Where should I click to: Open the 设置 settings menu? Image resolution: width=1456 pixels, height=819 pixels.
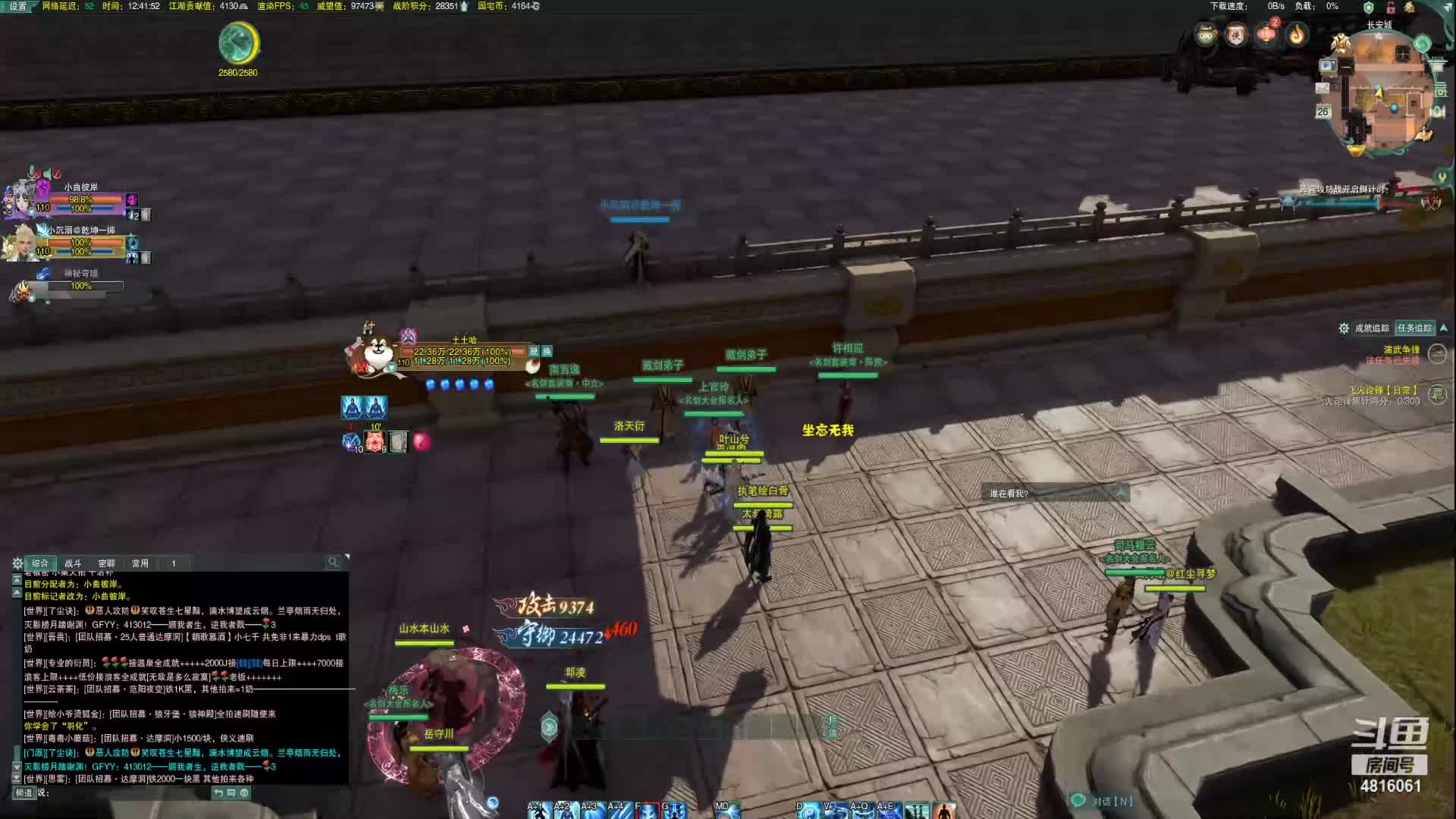tap(17, 6)
